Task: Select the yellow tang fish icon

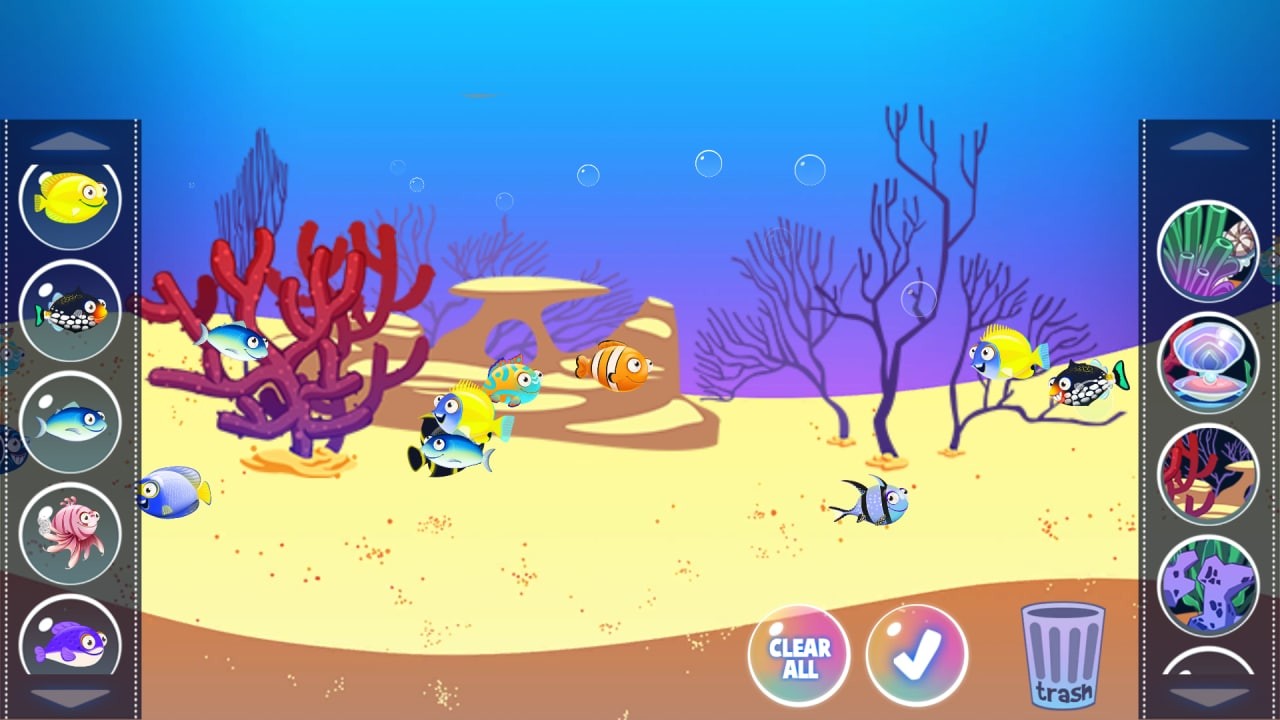Action: click(69, 199)
